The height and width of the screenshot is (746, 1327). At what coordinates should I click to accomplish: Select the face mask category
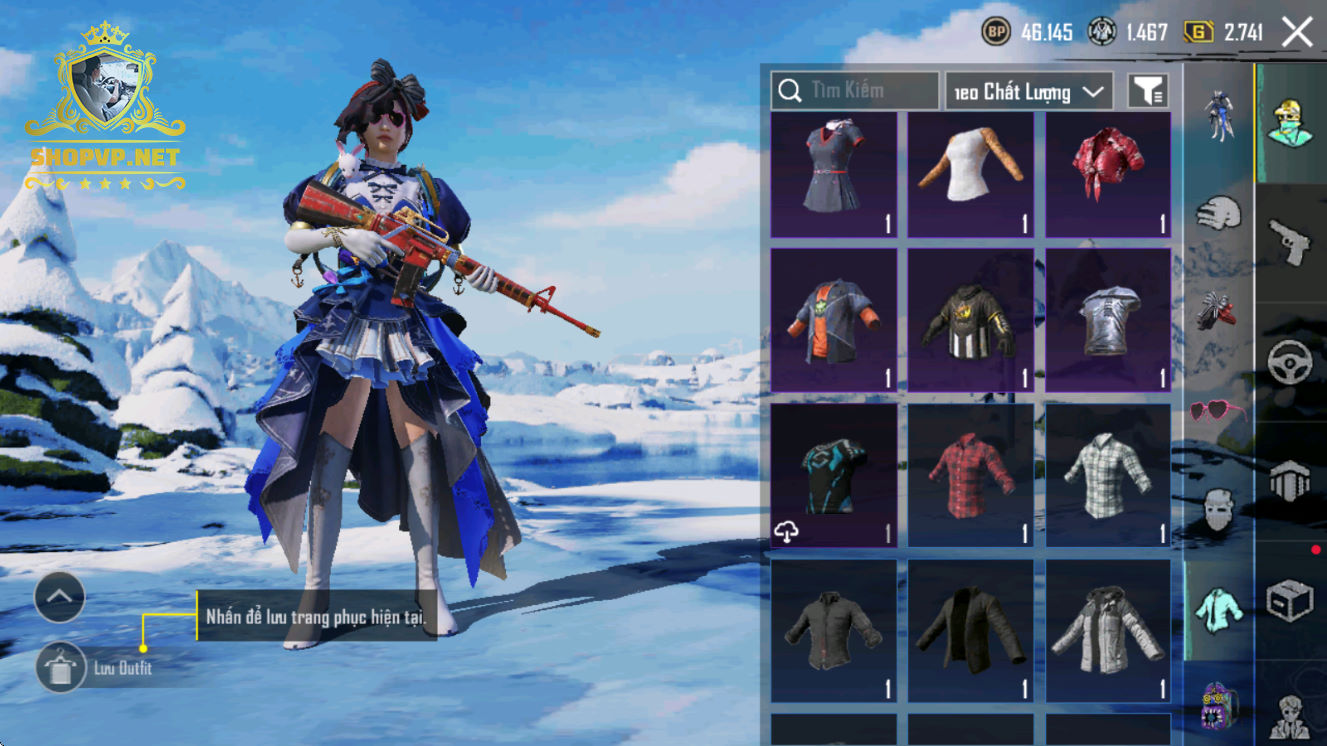point(1218,510)
